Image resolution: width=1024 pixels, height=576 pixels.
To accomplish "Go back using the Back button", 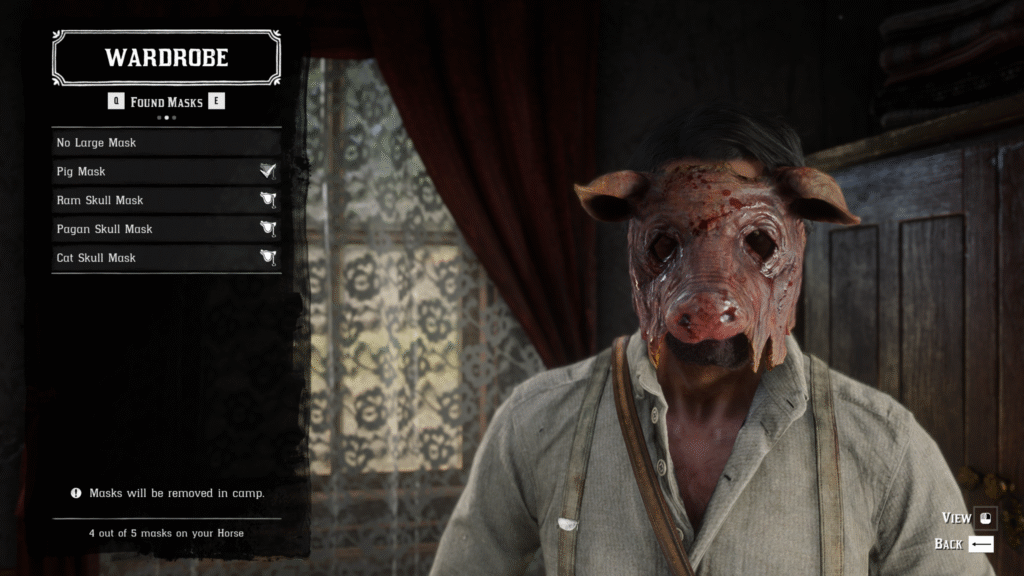I will click(964, 544).
